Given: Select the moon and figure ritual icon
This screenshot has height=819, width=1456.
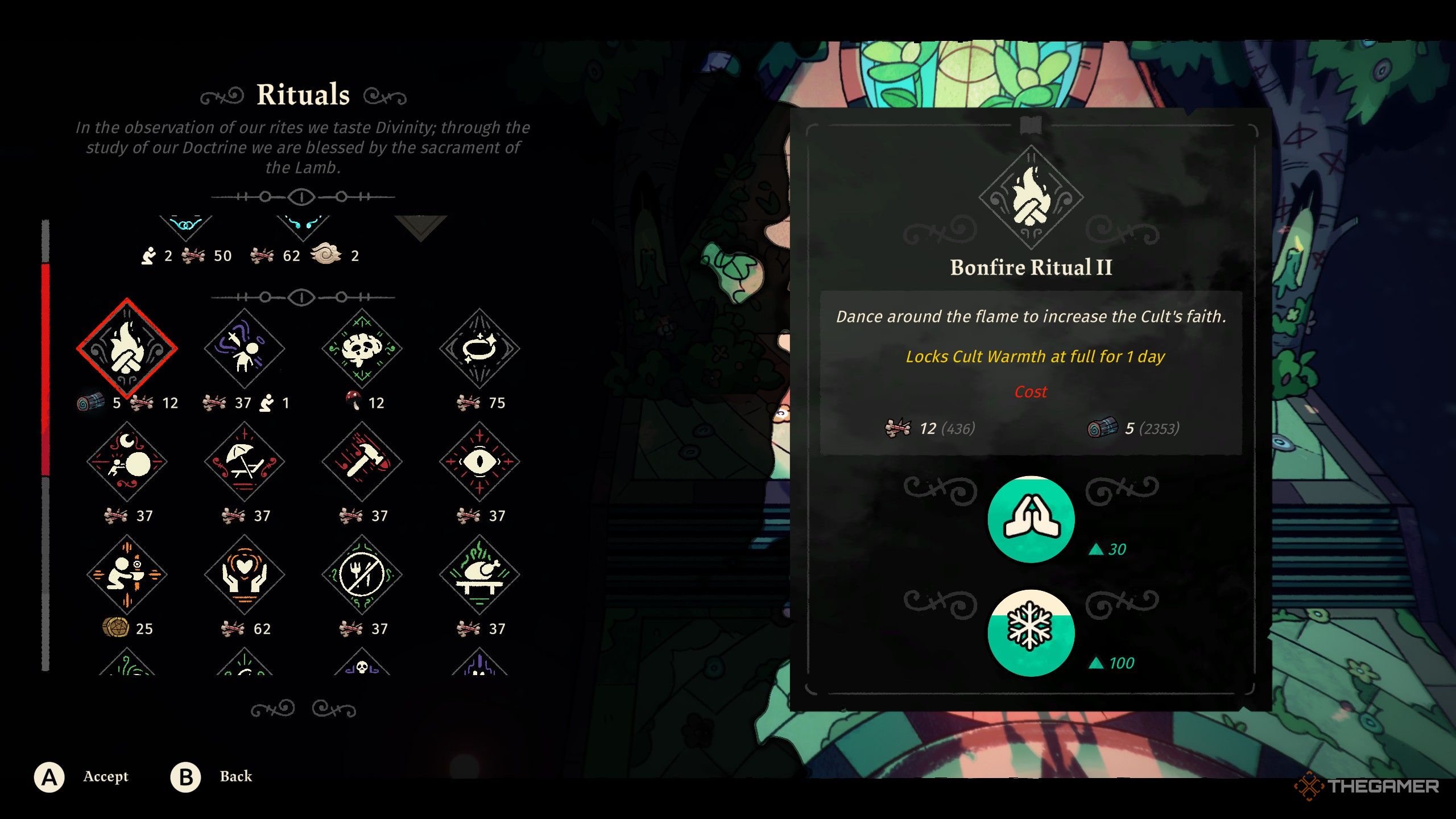Looking at the screenshot, I should [x=127, y=461].
